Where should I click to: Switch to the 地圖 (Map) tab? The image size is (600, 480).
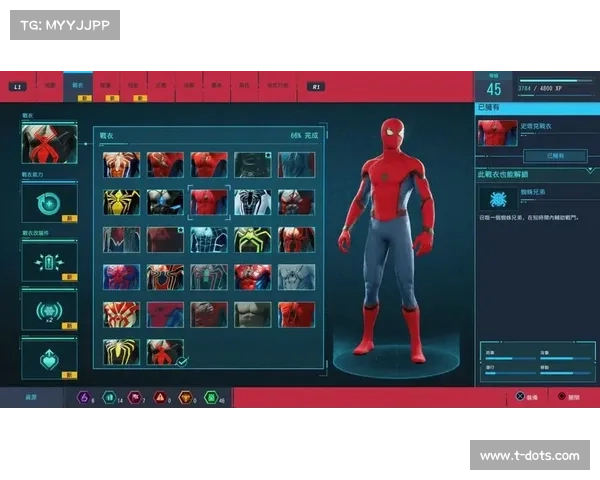coord(50,86)
